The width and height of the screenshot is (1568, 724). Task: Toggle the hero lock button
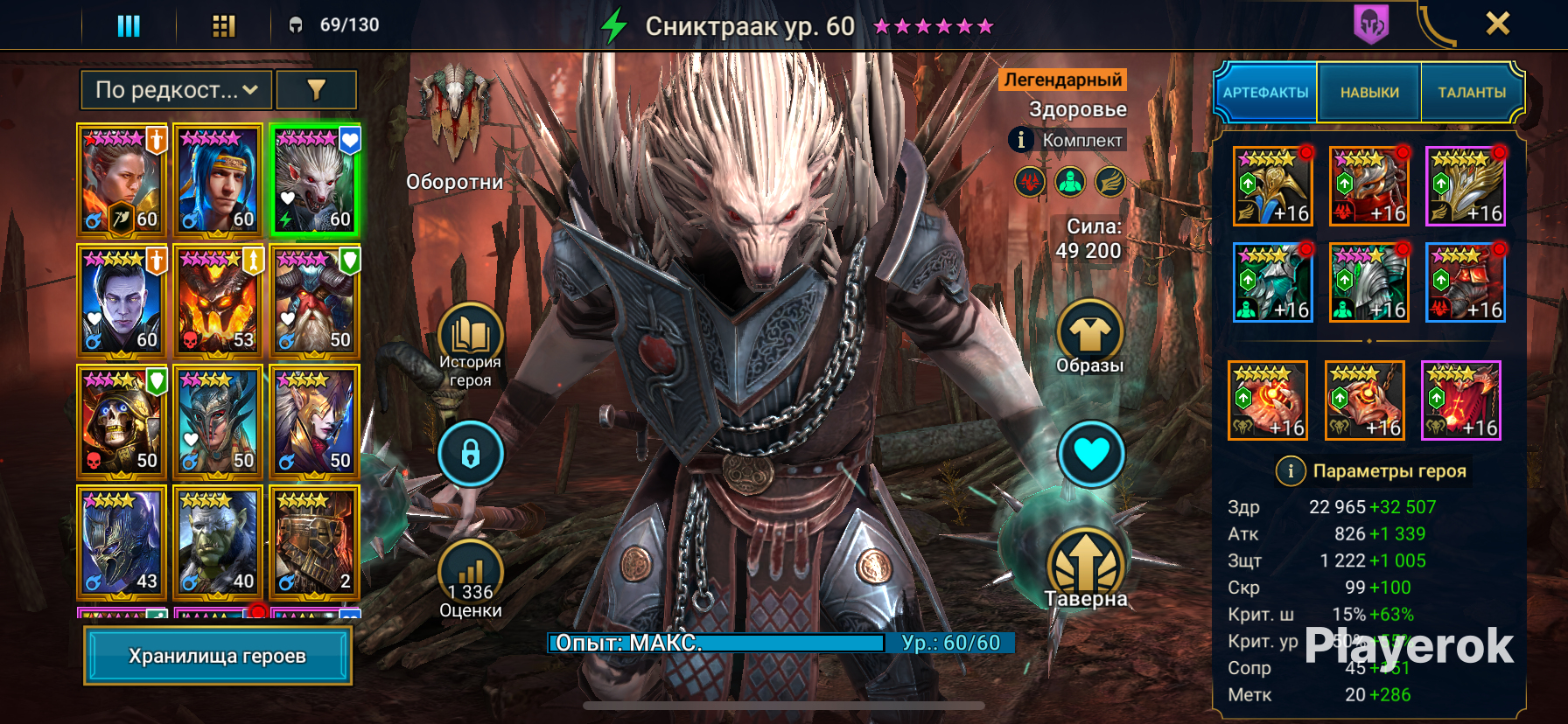pos(471,454)
